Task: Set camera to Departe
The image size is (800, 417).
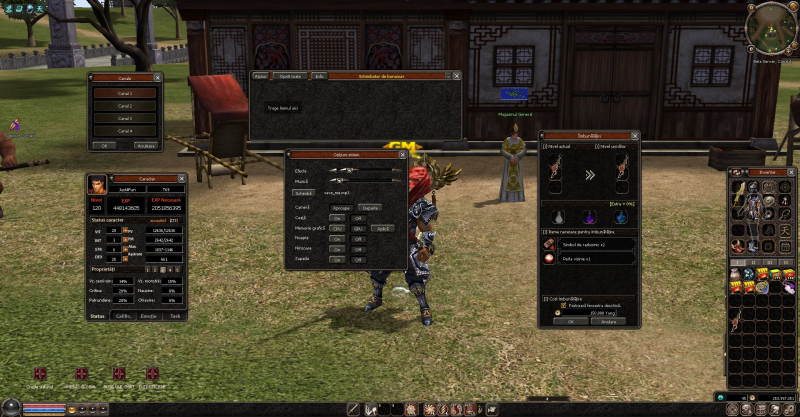Action: tap(371, 207)
